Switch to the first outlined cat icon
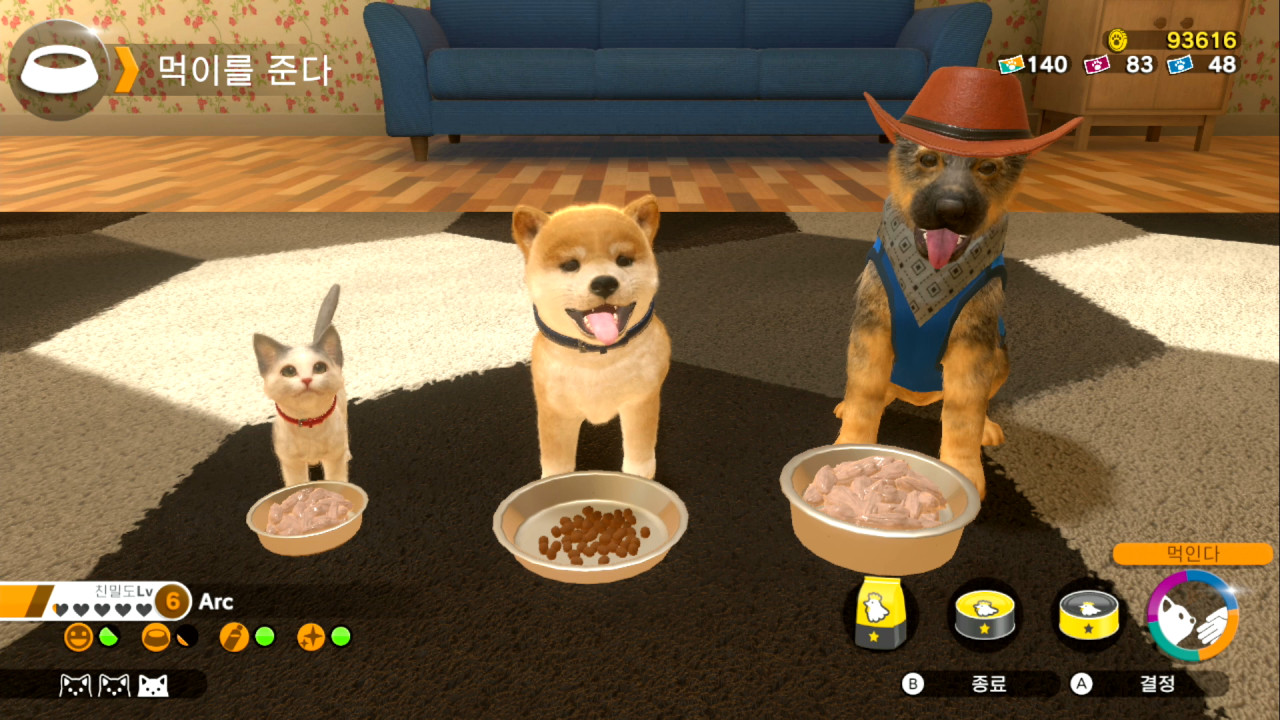The height and width of the screenshot is (720, 1280). point(74,687)
